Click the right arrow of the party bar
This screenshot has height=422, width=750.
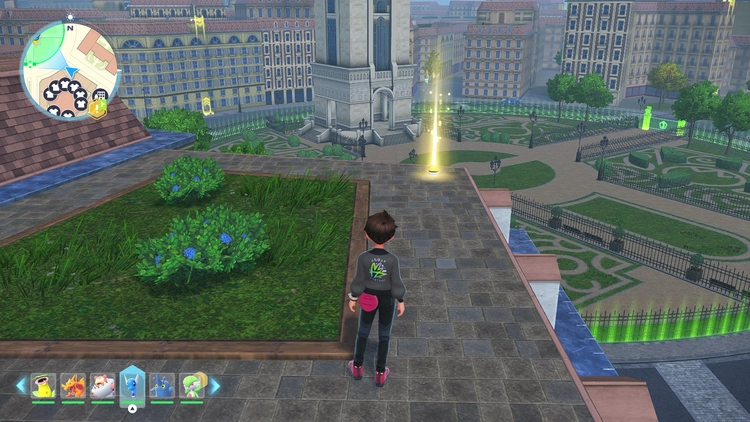tap(214, 385)
